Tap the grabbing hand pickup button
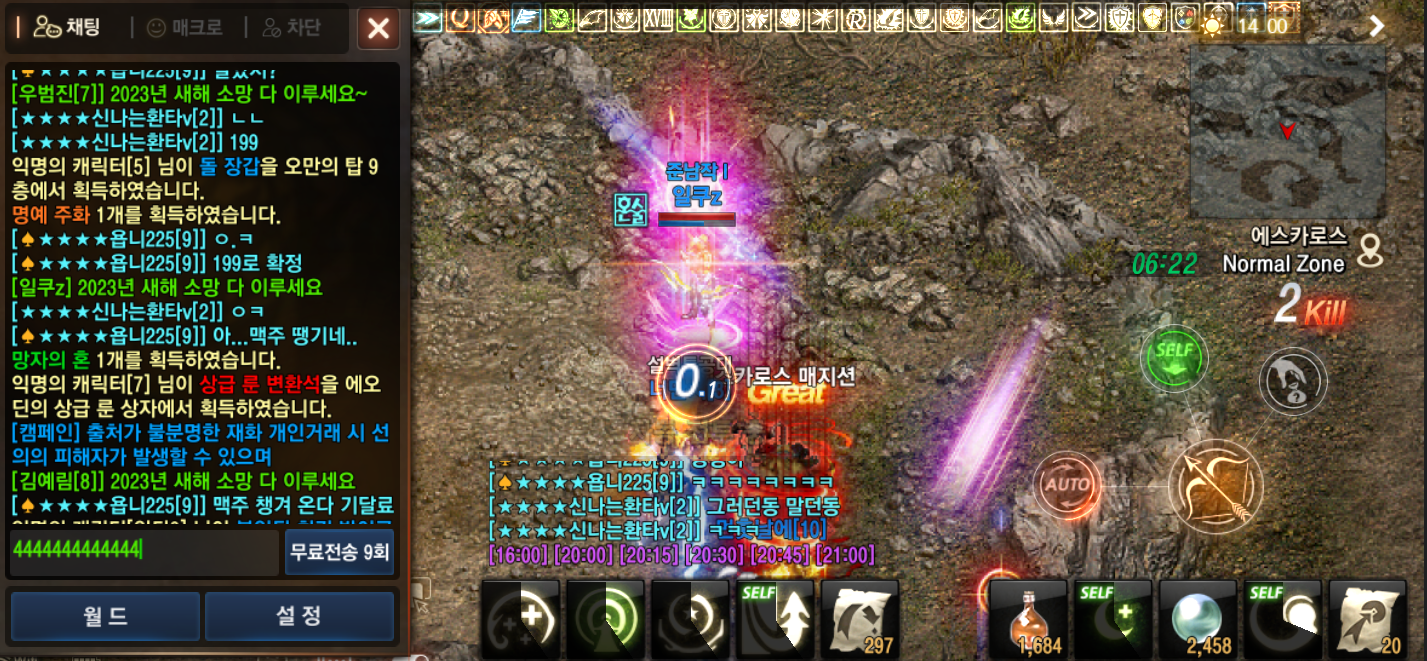1427x661 pixels. [x=1293, y=381]
